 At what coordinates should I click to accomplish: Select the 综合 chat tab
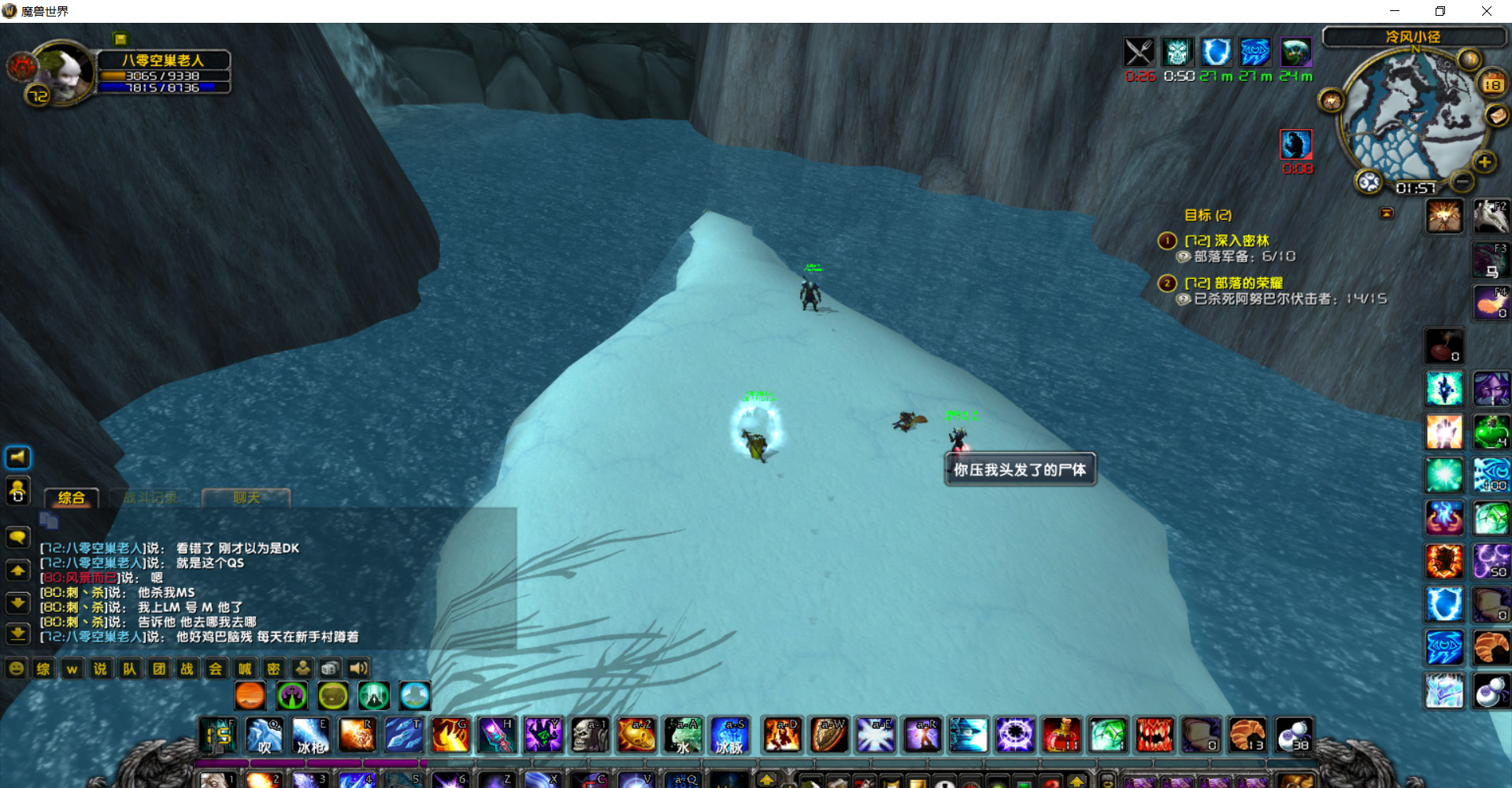tap(72, 498)
